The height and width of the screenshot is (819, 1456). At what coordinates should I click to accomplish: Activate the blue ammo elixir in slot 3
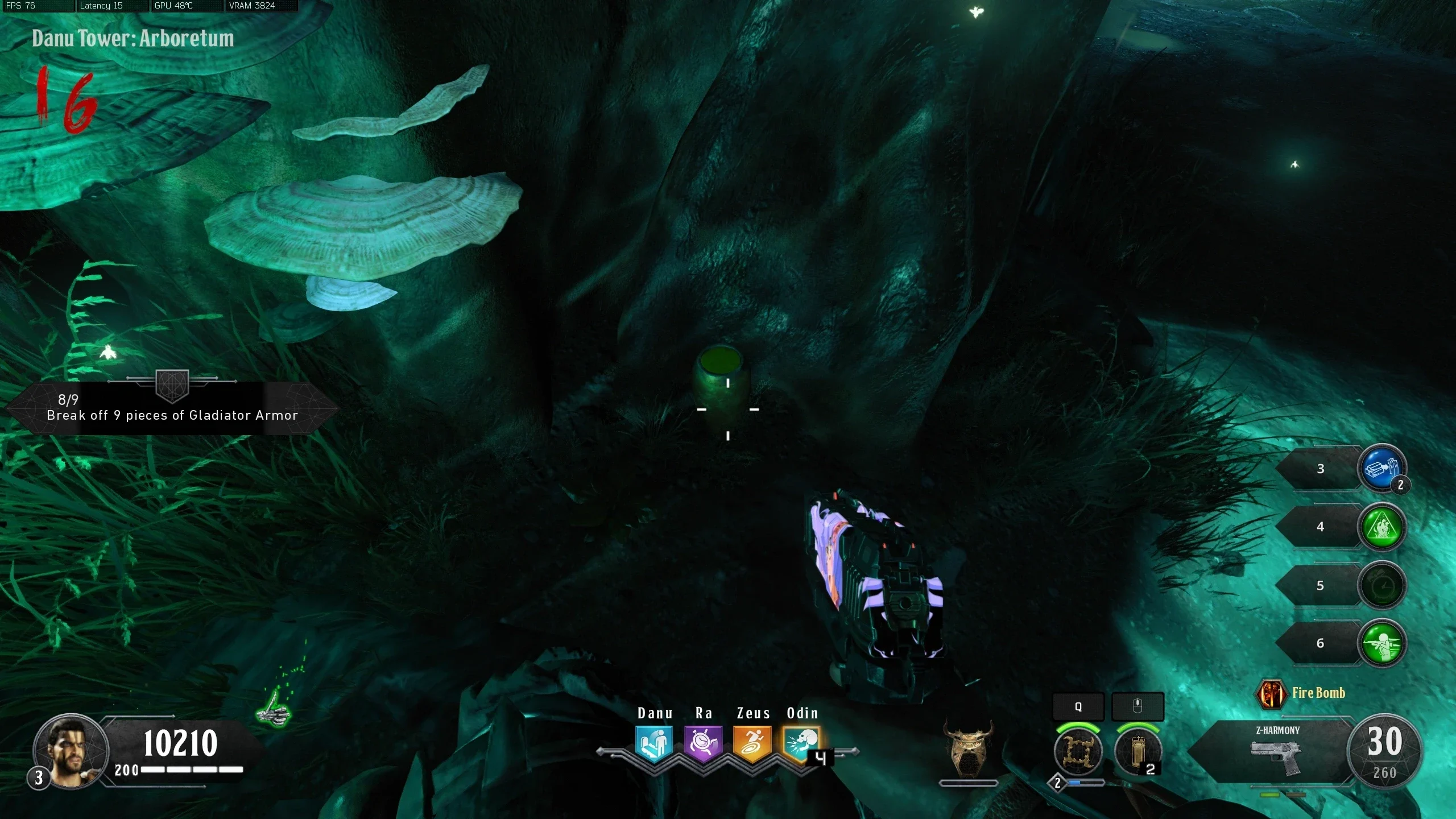click(x=1382, y=468)
